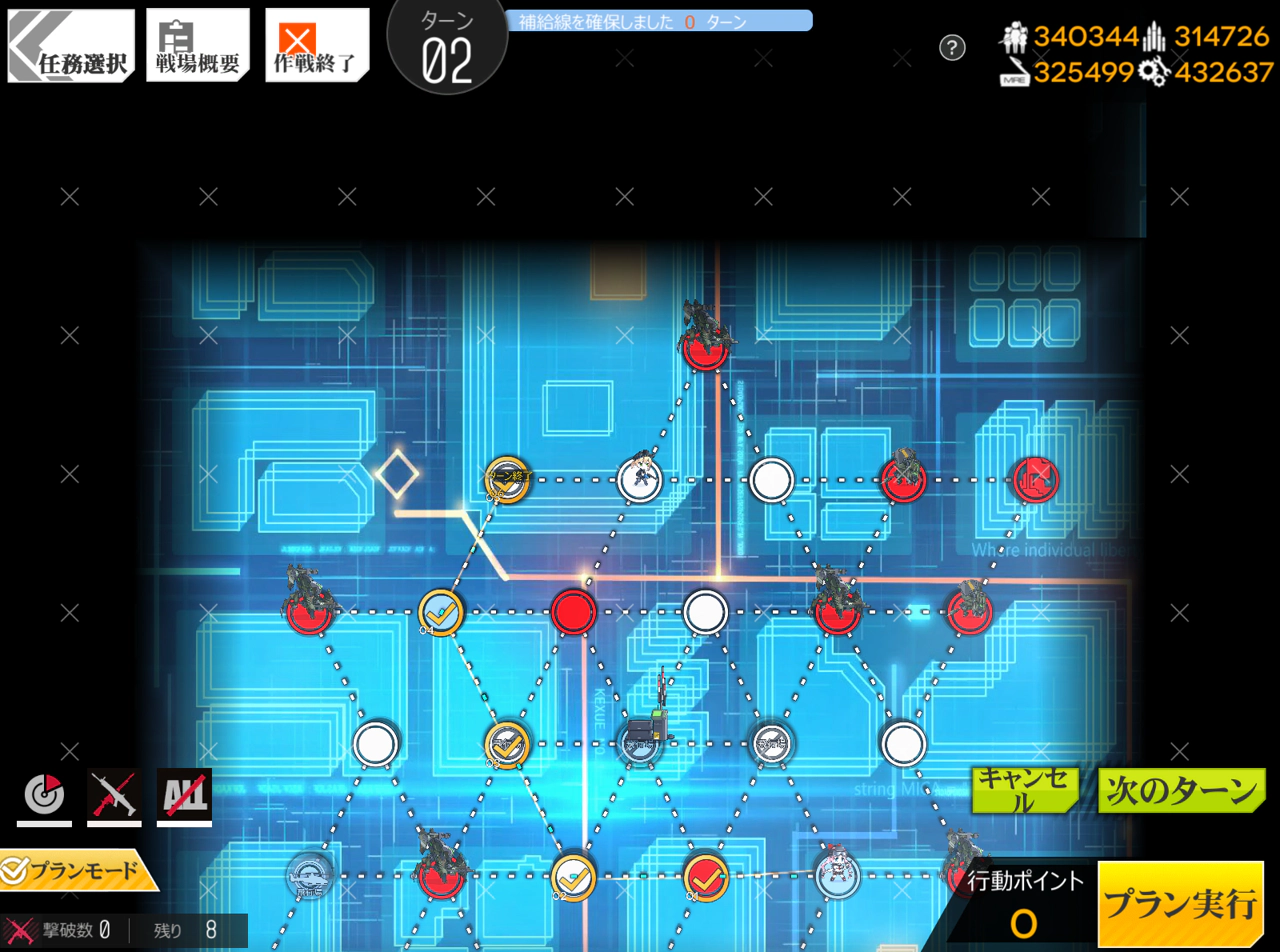Select the red enemy command post node
1280x952 pixels.
pyautogui.click(x=1035, y=479)
